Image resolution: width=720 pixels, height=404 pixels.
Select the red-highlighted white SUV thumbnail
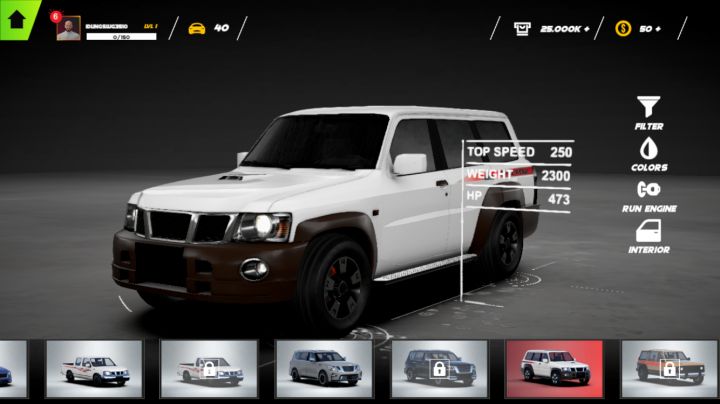click(553, 369)
